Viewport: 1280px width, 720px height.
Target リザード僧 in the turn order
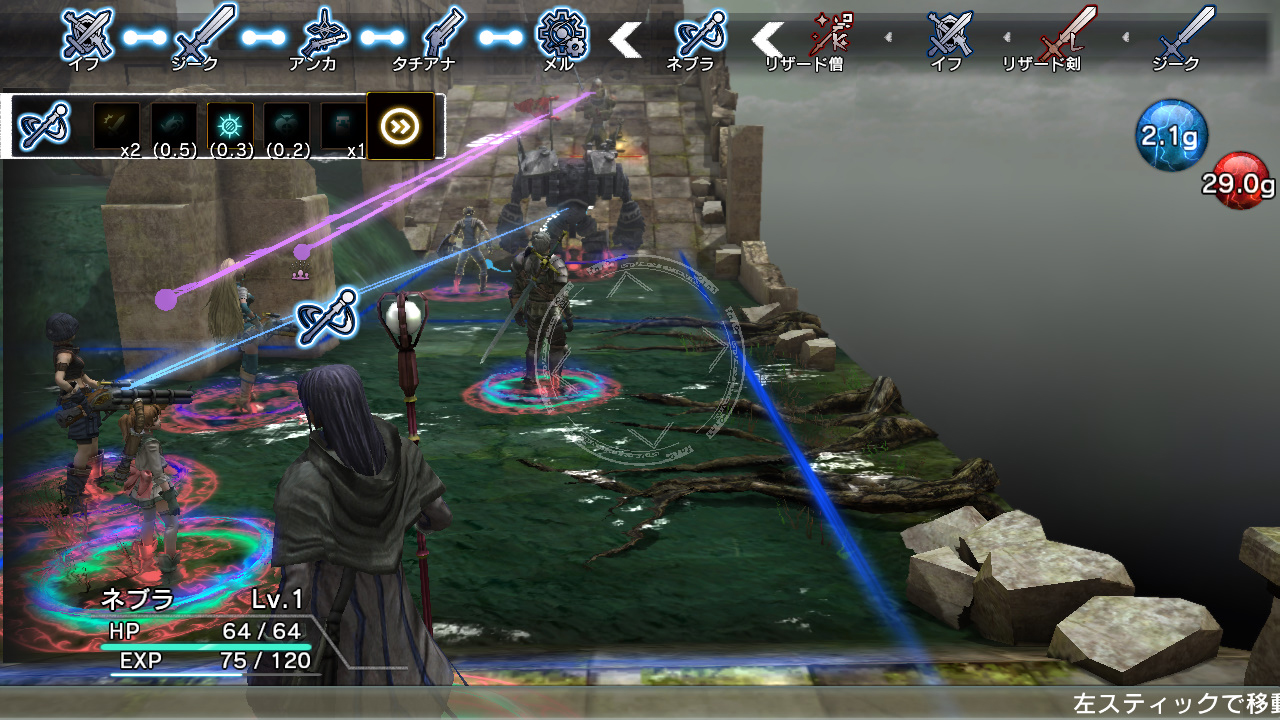pyautogui.click(x=832, y=35)
